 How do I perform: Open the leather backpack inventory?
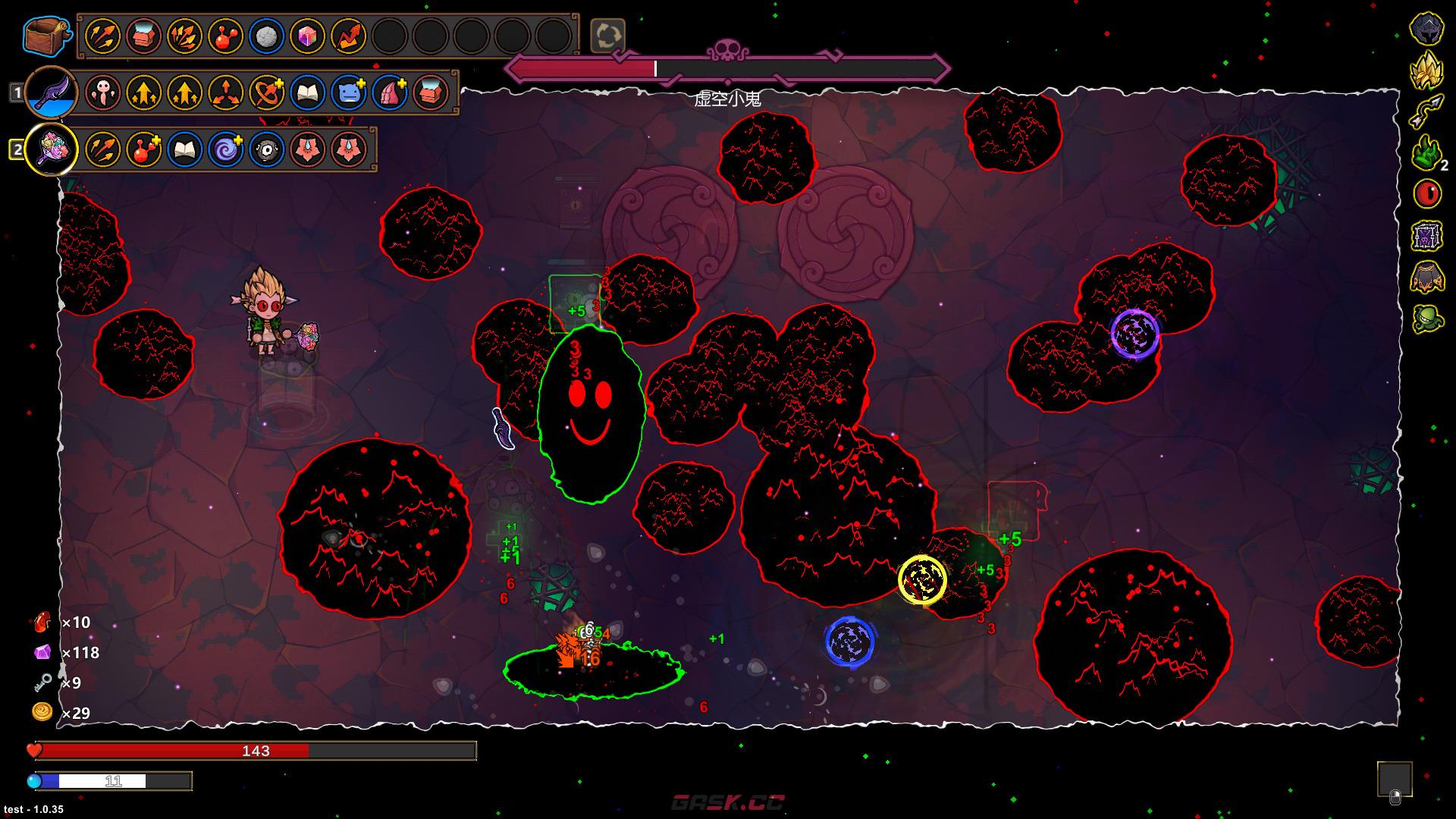[47, 35]
